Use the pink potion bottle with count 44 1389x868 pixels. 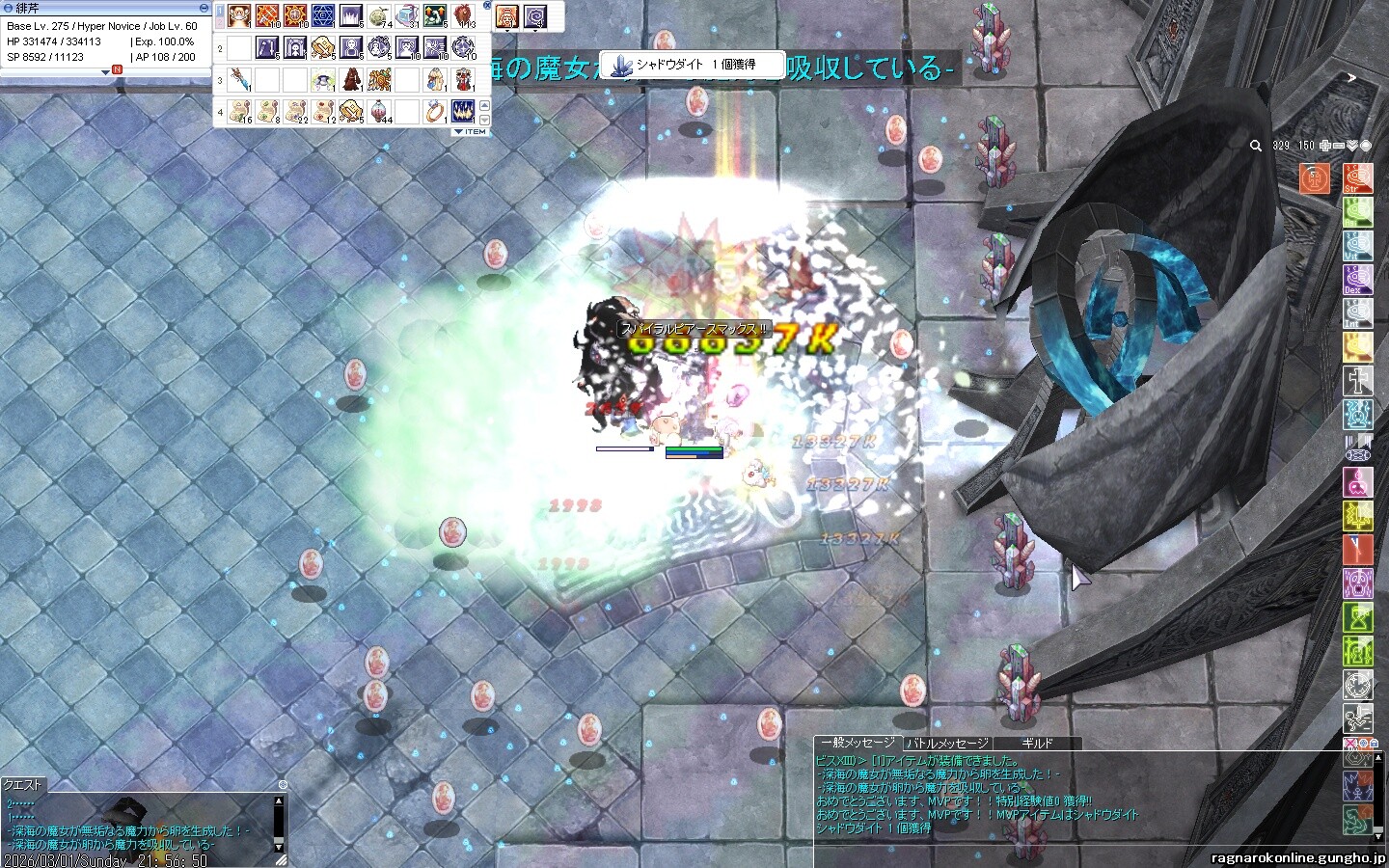pyautogui.click(x=379, y=110)
